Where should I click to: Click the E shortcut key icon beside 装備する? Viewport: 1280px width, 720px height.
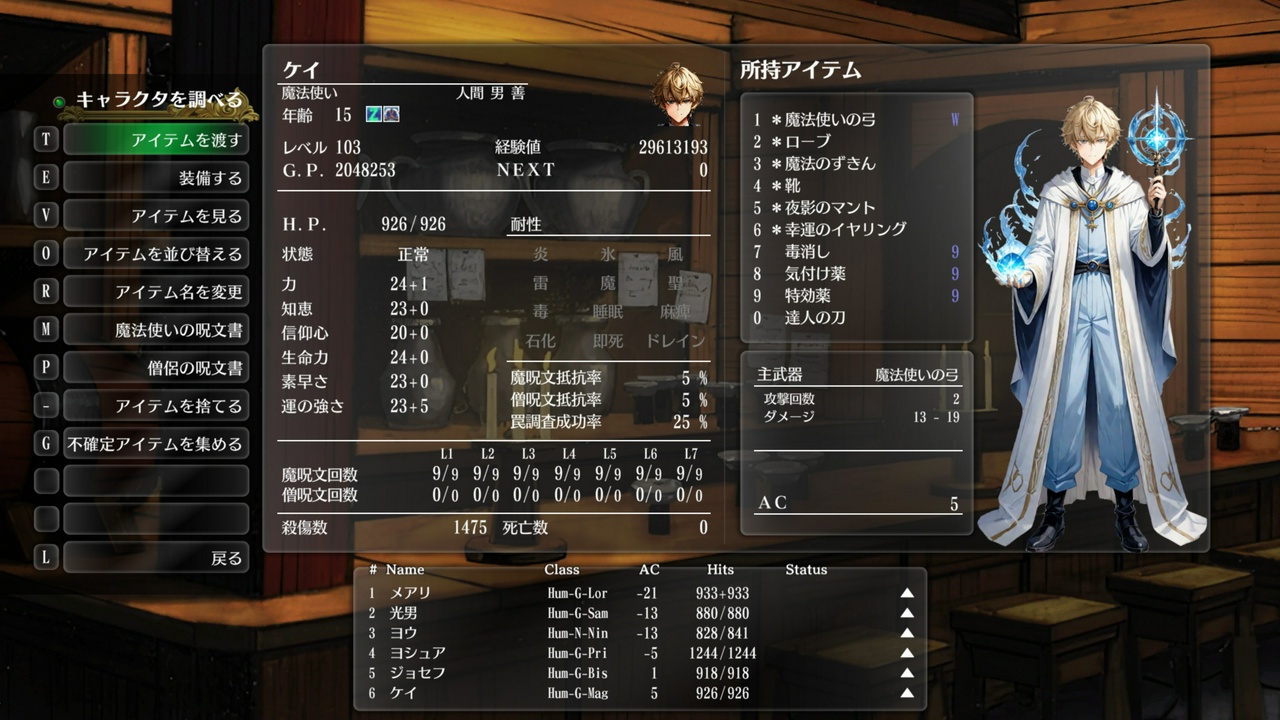coord(46,178)
